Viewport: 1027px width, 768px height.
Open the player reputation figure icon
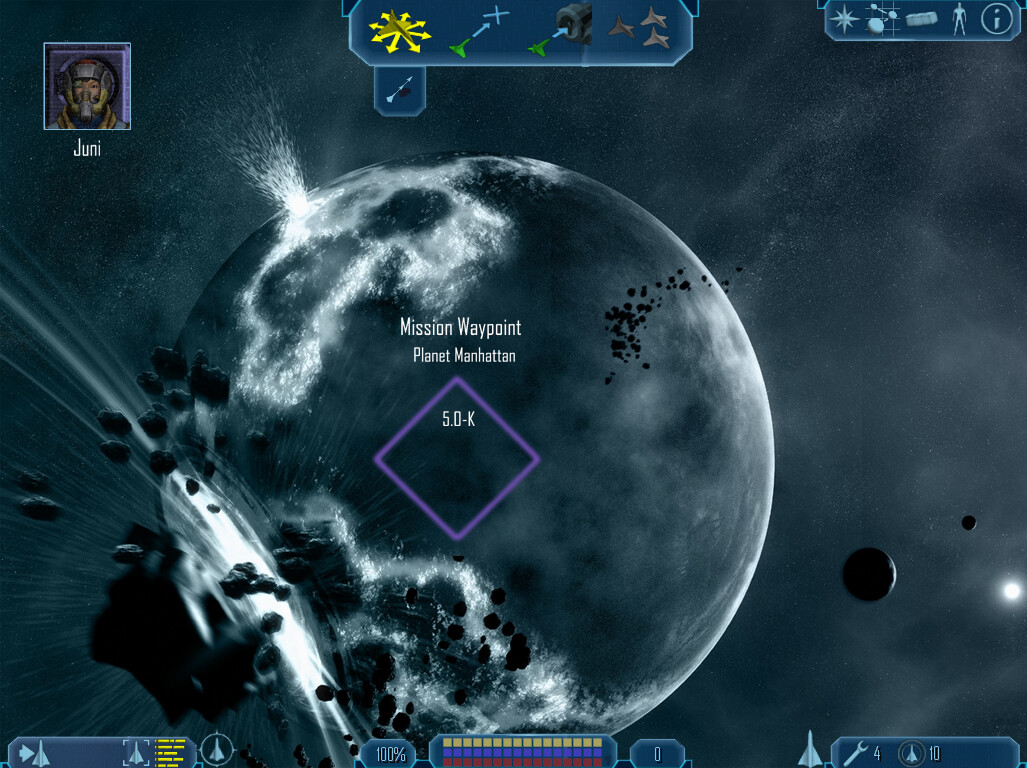point(959,19)
